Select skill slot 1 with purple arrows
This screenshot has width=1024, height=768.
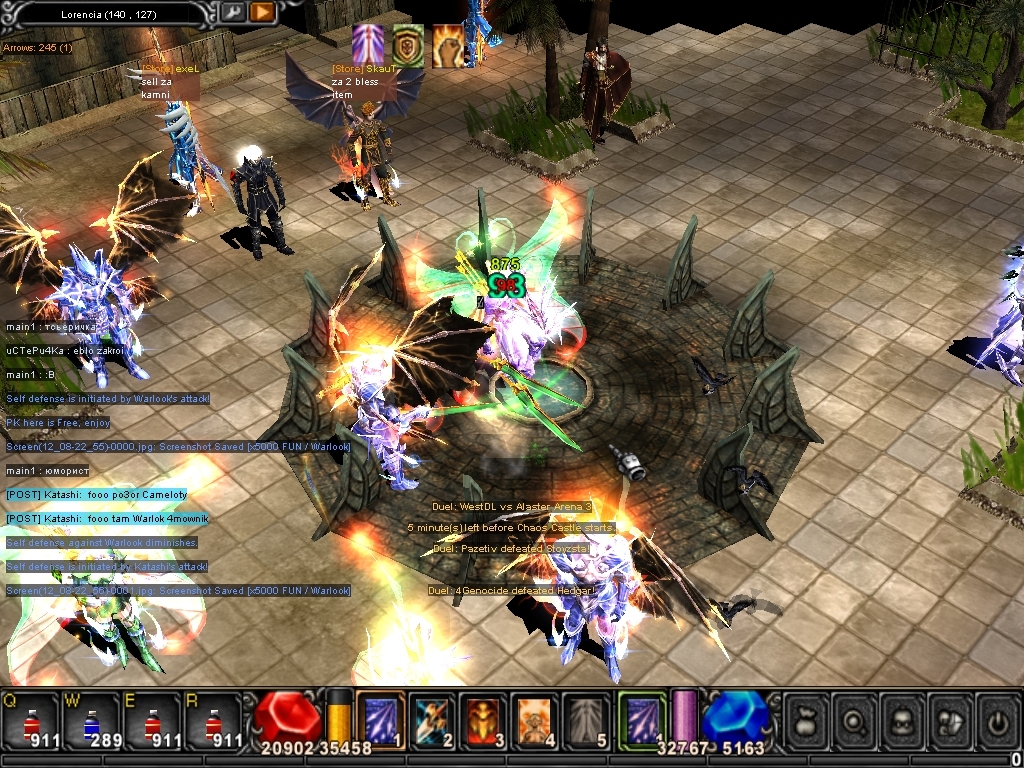click(381, 720)
